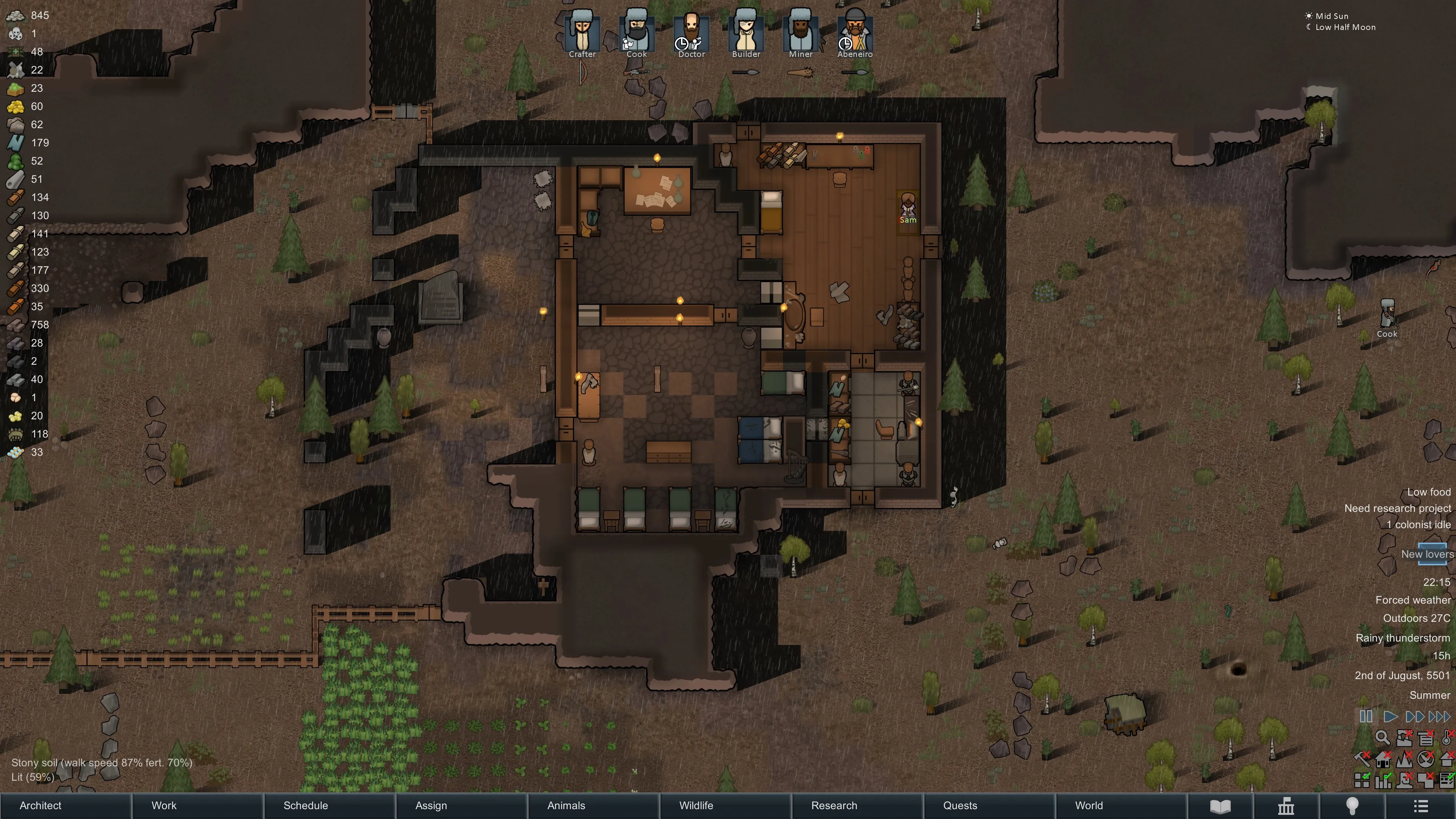Open the Work priorities tab
1456x819 pixels.
coord(164,805)
